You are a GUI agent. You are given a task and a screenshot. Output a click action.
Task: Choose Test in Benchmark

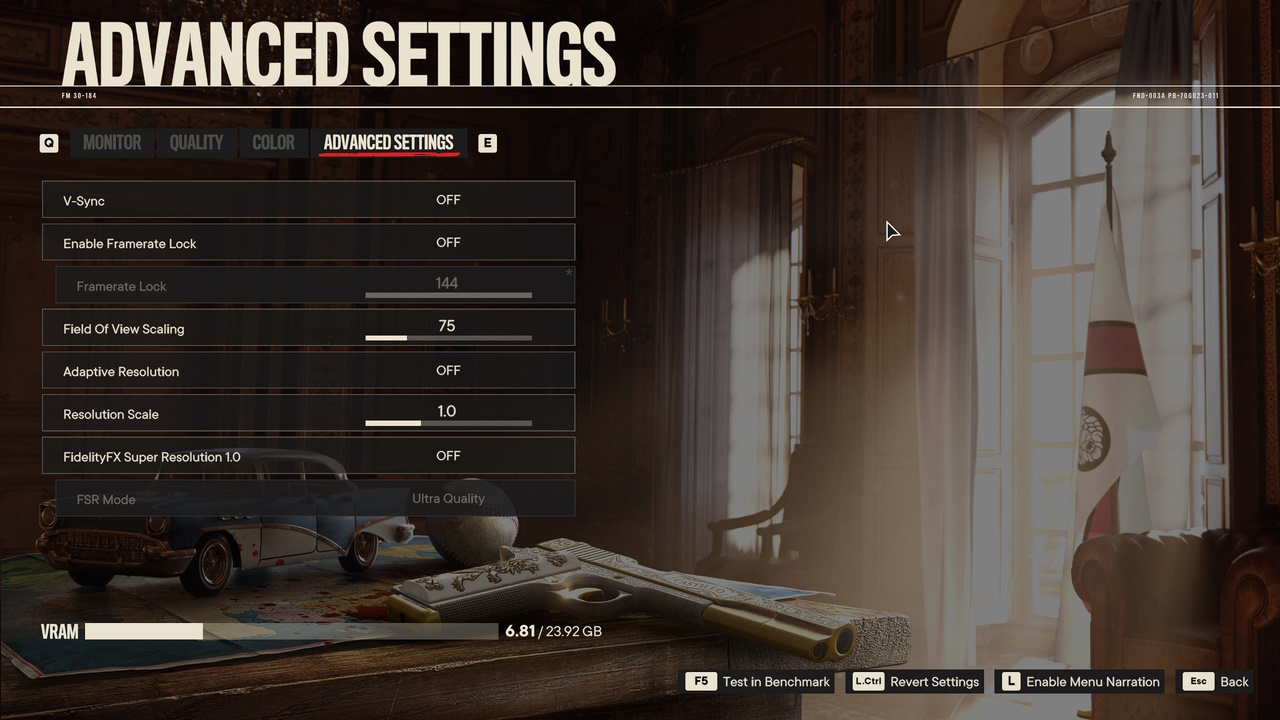tap(759, 682)
